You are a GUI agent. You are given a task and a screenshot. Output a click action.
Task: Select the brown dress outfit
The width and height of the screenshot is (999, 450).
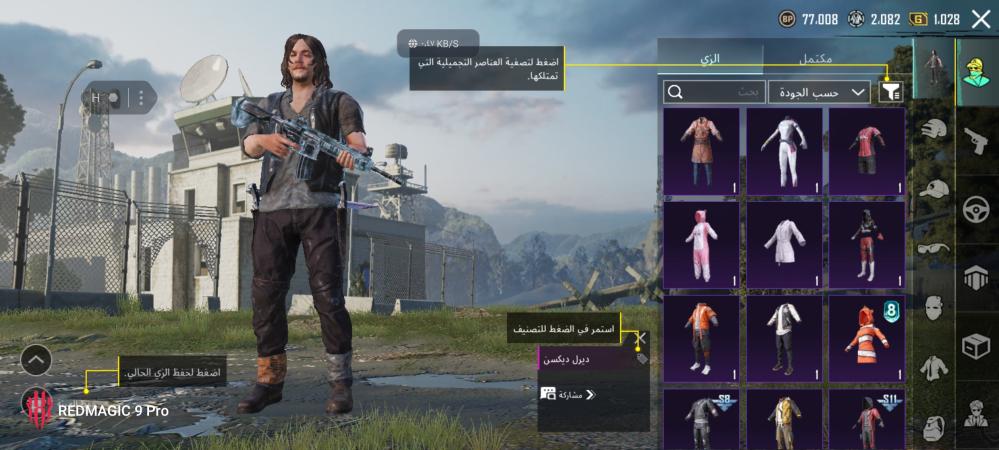(701, 150)
